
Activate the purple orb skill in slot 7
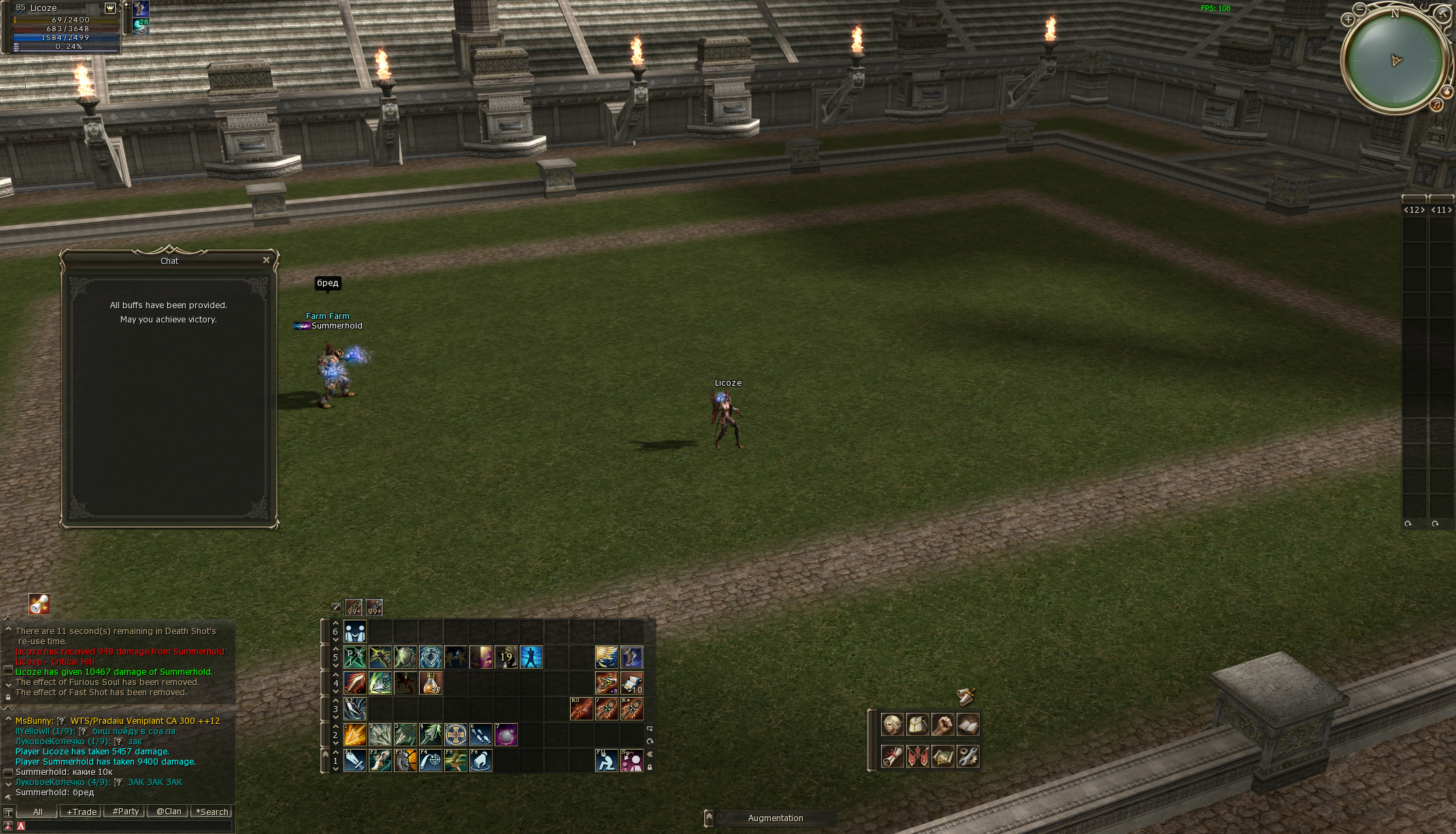click(506, 735)
